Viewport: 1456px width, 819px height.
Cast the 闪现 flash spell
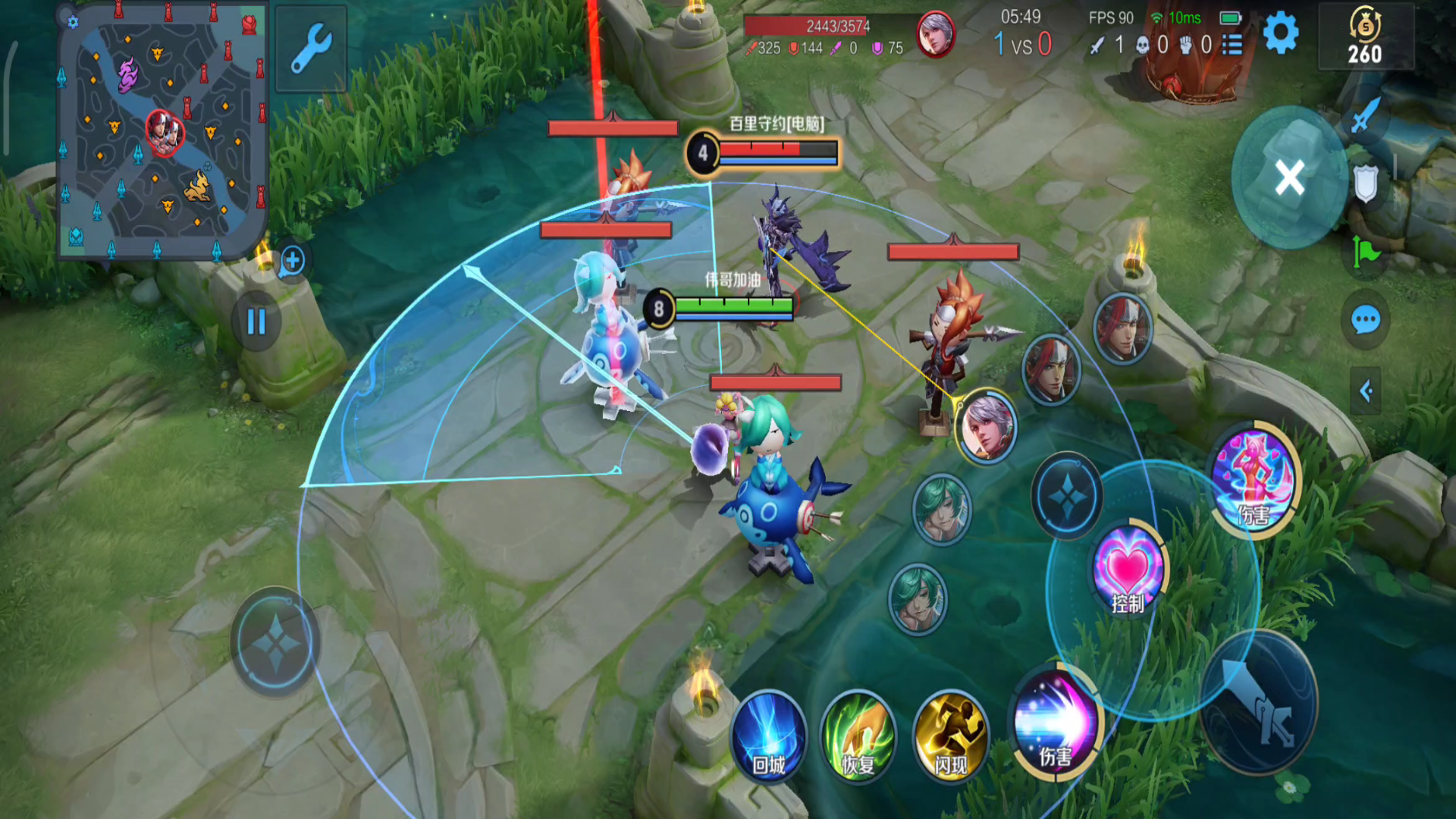tap(950, 734)
